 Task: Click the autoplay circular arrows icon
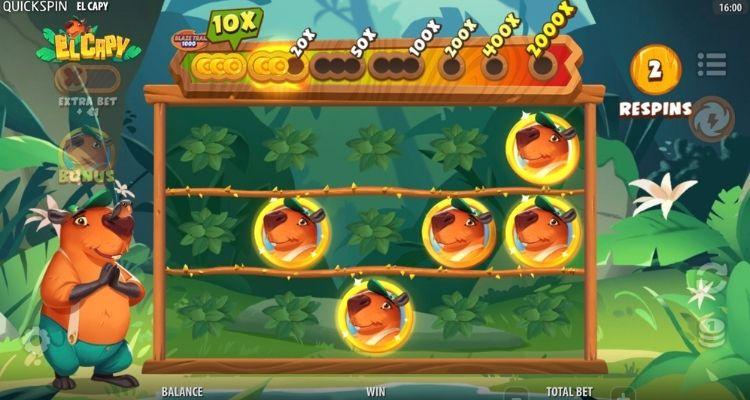[711, 278]
